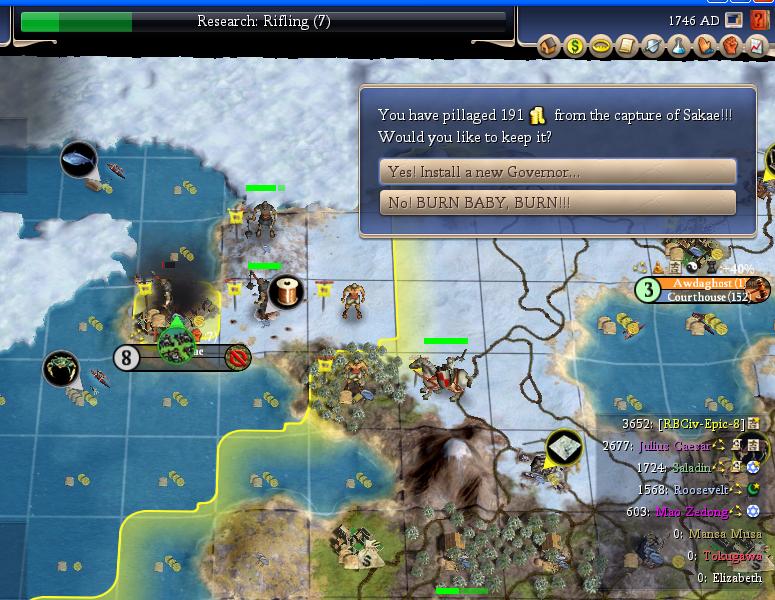Open the domestic advisor house icon

point(550,45)
